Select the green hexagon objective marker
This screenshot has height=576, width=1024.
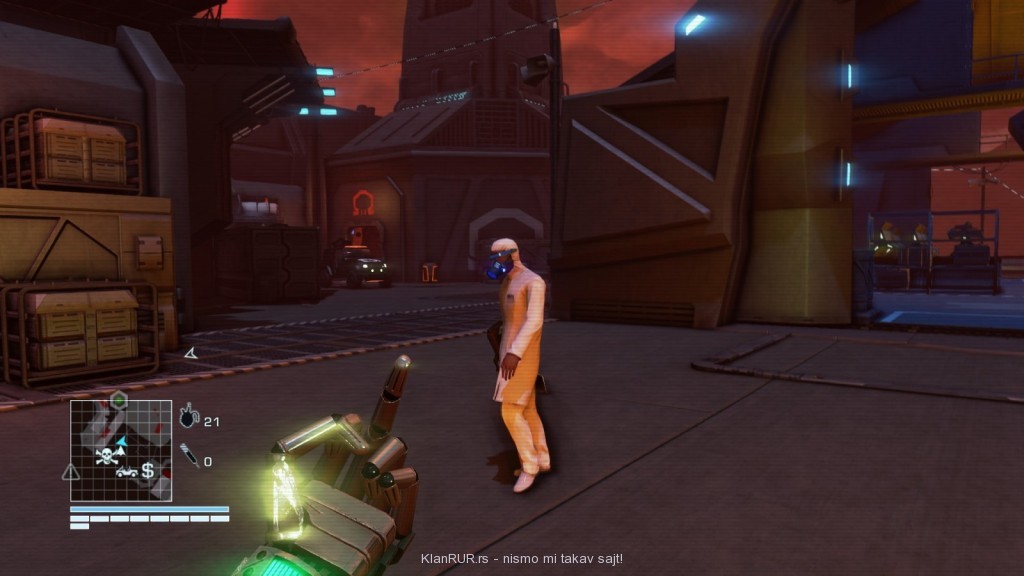coord(118,400)
